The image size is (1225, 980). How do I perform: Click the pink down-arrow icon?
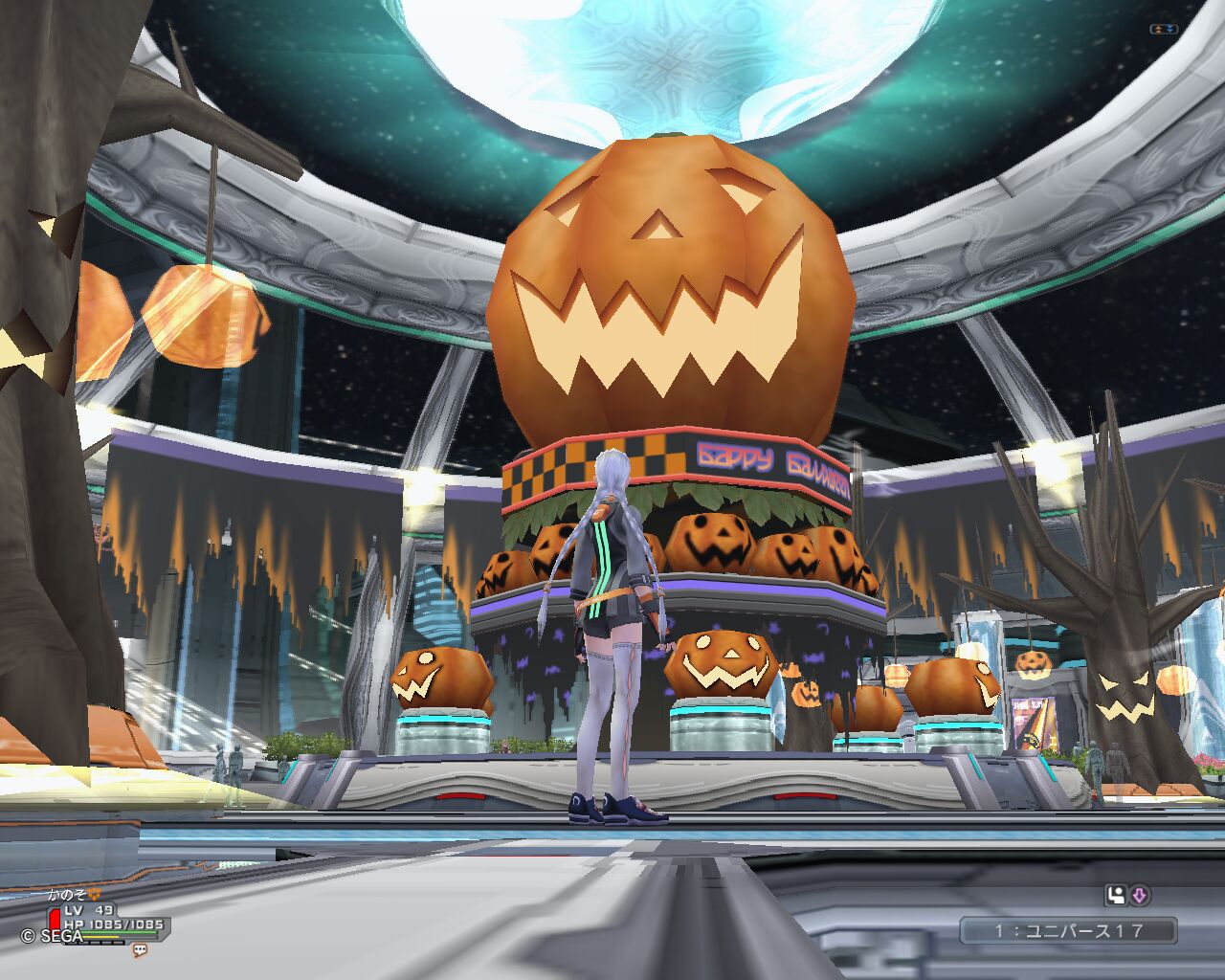coord(1140,896)
